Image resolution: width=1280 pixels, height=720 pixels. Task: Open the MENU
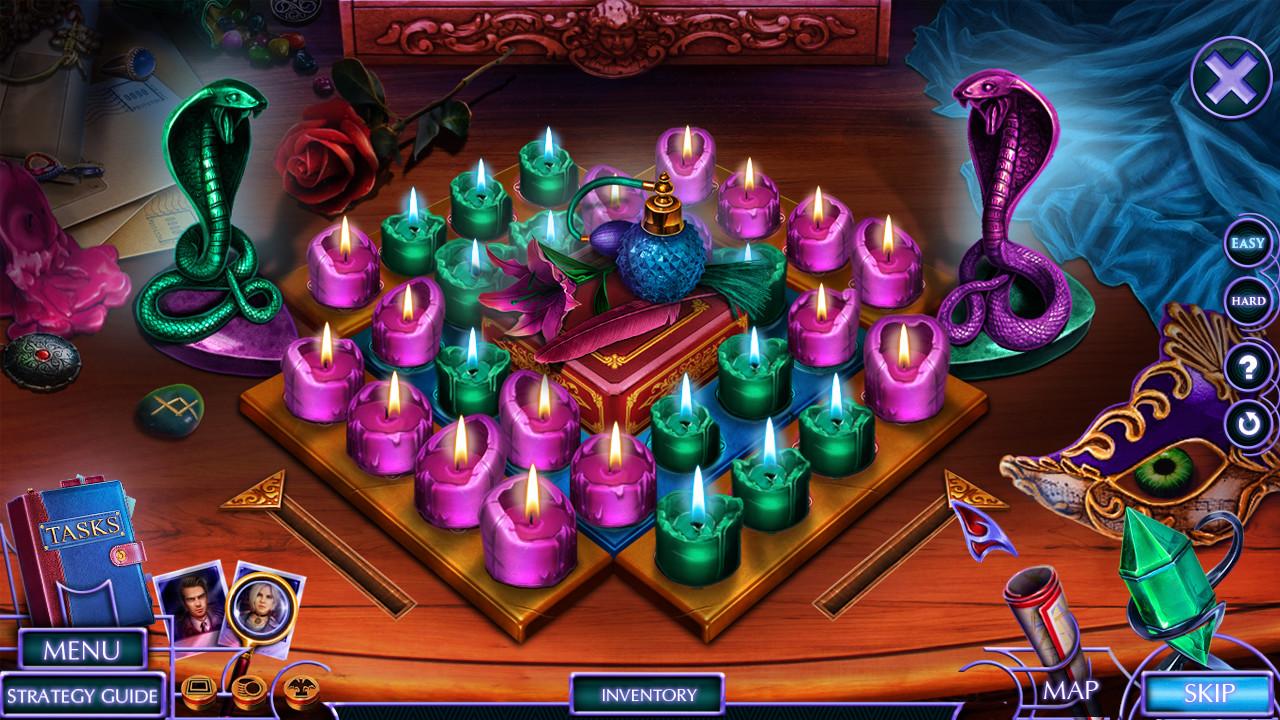pos(82,648)
